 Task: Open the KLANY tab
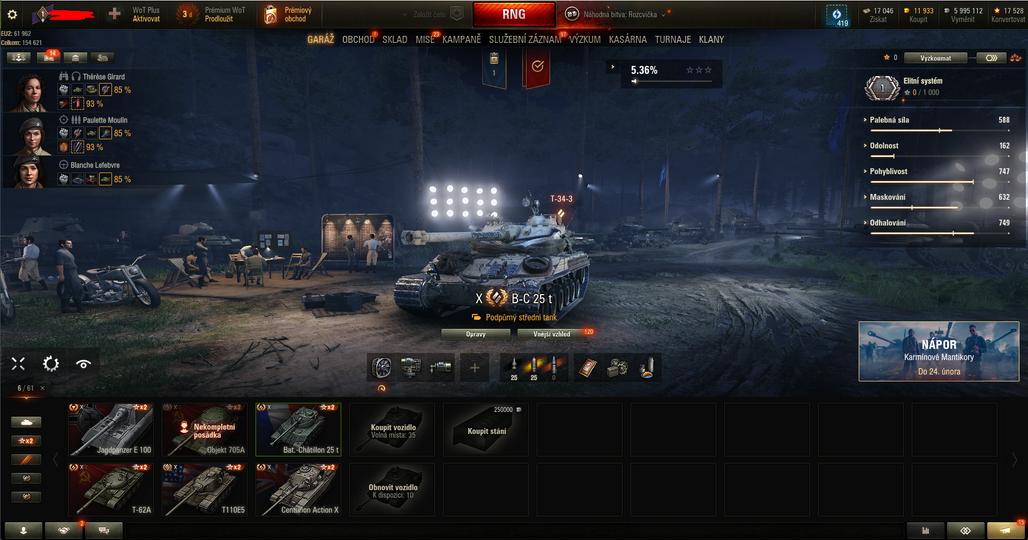(712, 40)
